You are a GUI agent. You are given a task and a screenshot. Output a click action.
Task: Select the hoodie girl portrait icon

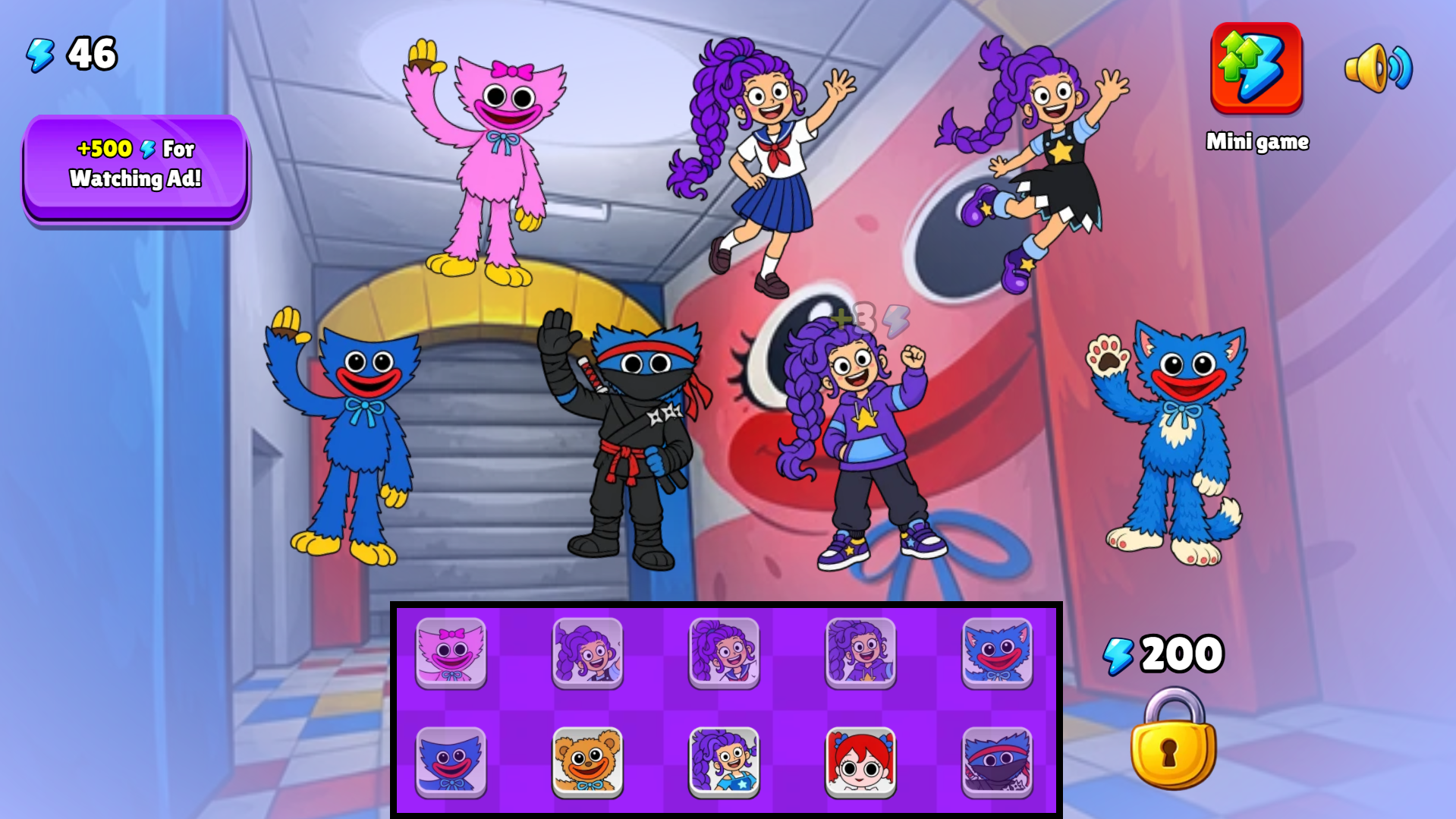click(861, 653)
